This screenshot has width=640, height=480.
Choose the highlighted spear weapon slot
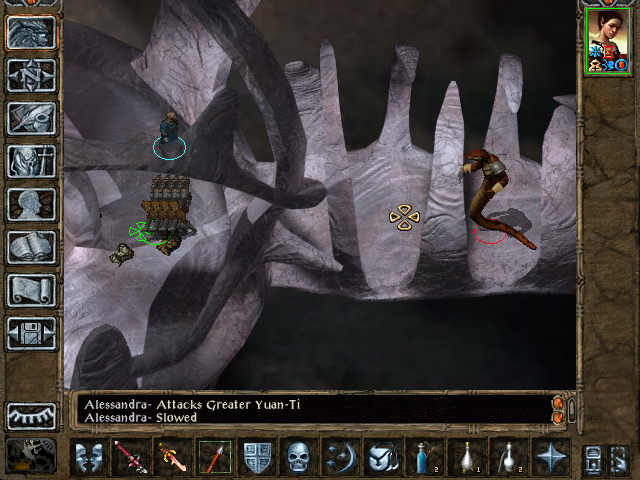(215, 457)
